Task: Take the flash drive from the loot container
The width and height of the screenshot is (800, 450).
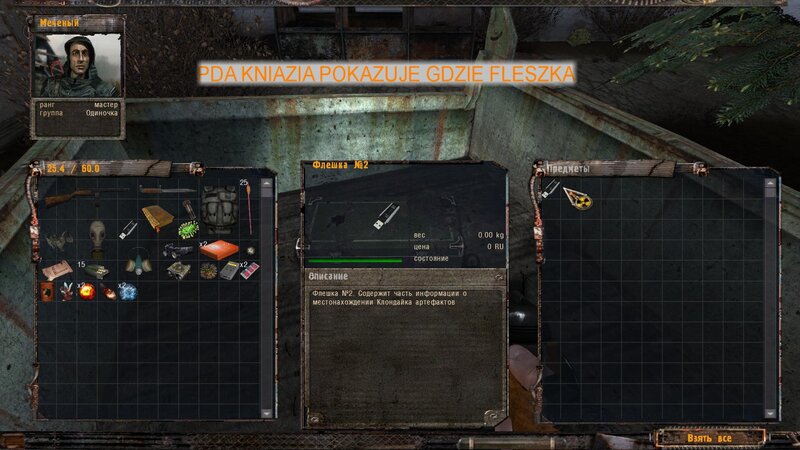Action: [548, 190]
